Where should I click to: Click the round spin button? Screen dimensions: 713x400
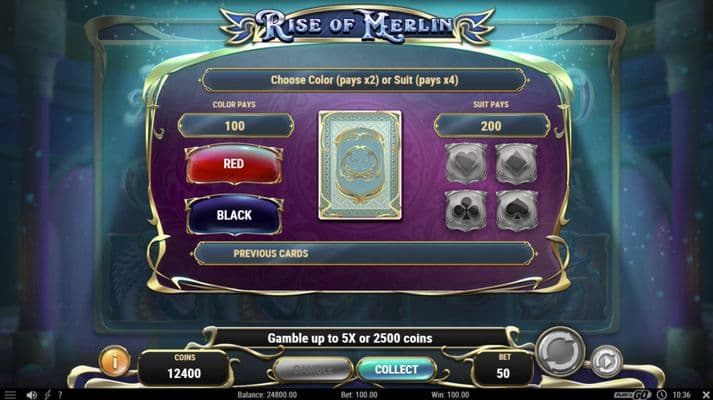559,351
